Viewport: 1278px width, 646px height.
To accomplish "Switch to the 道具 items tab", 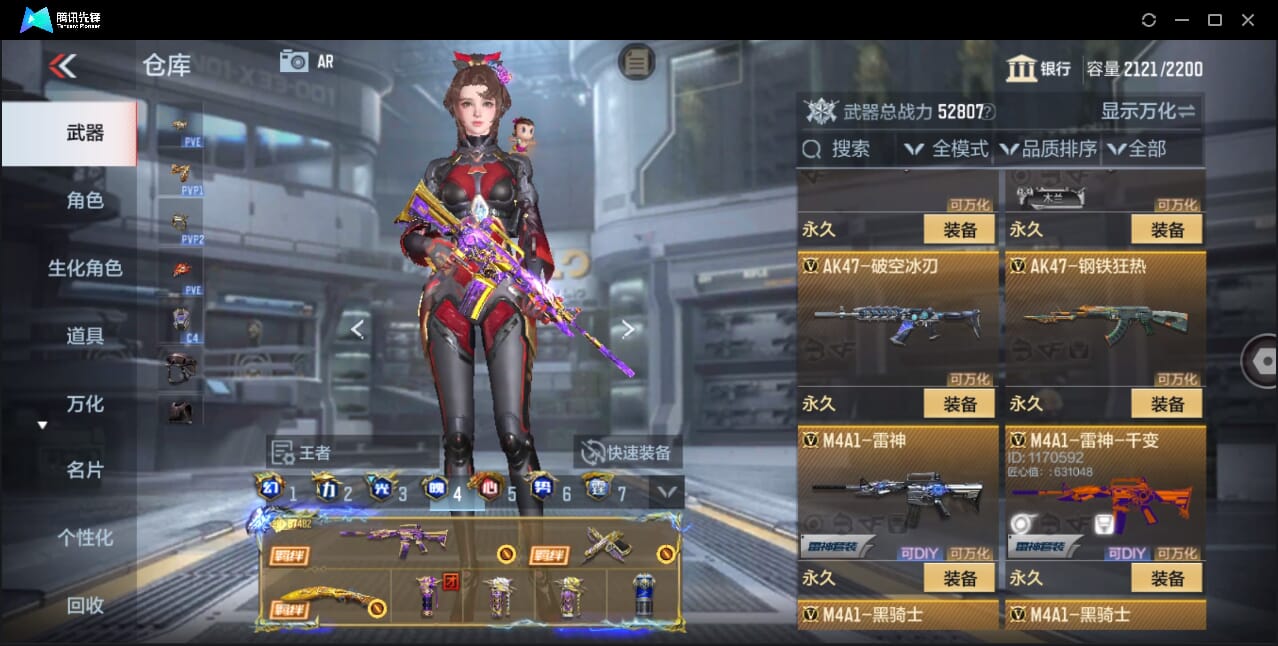I will pos(84,336).
